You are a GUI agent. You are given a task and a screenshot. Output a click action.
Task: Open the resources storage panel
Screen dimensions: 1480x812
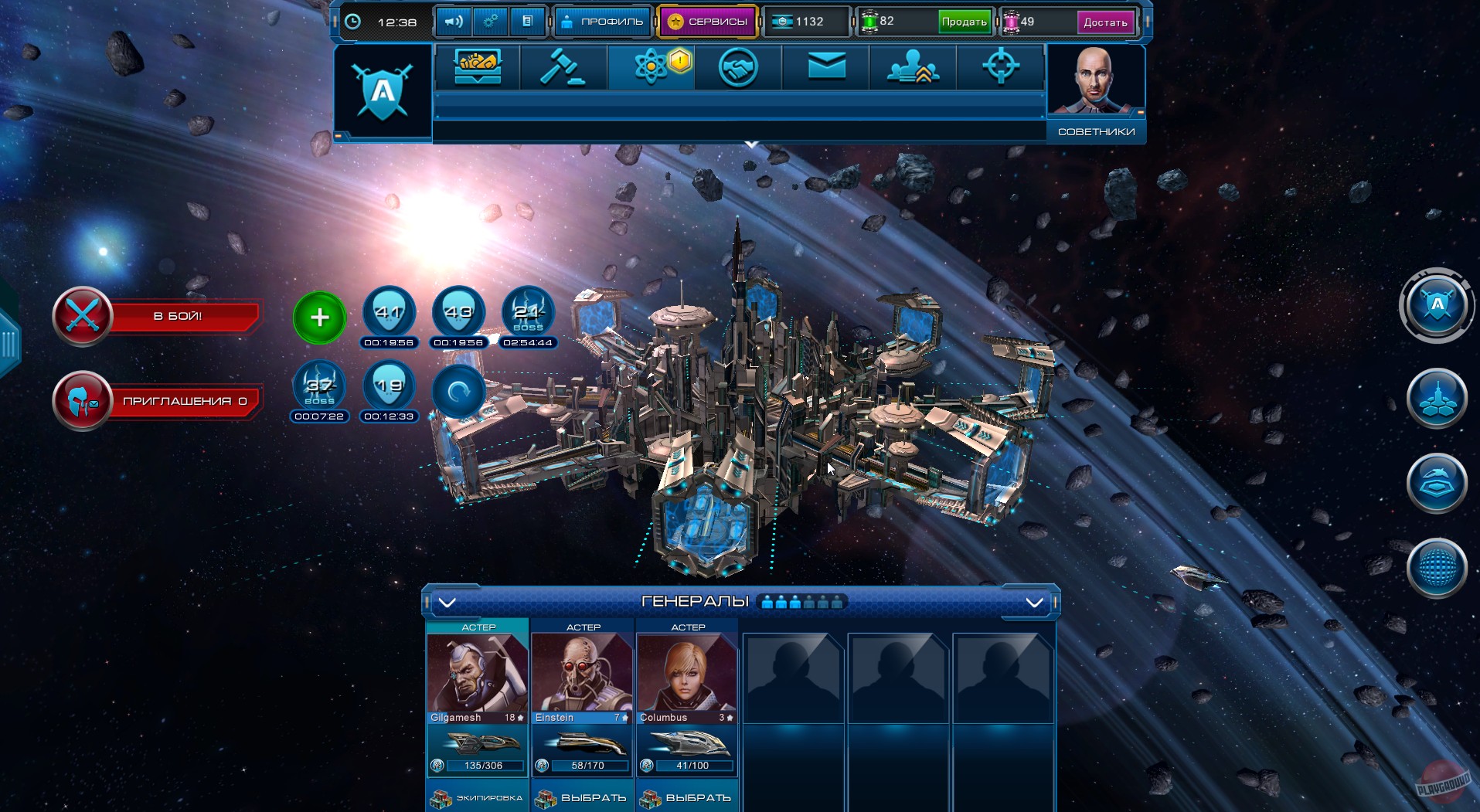pos(477,67)
